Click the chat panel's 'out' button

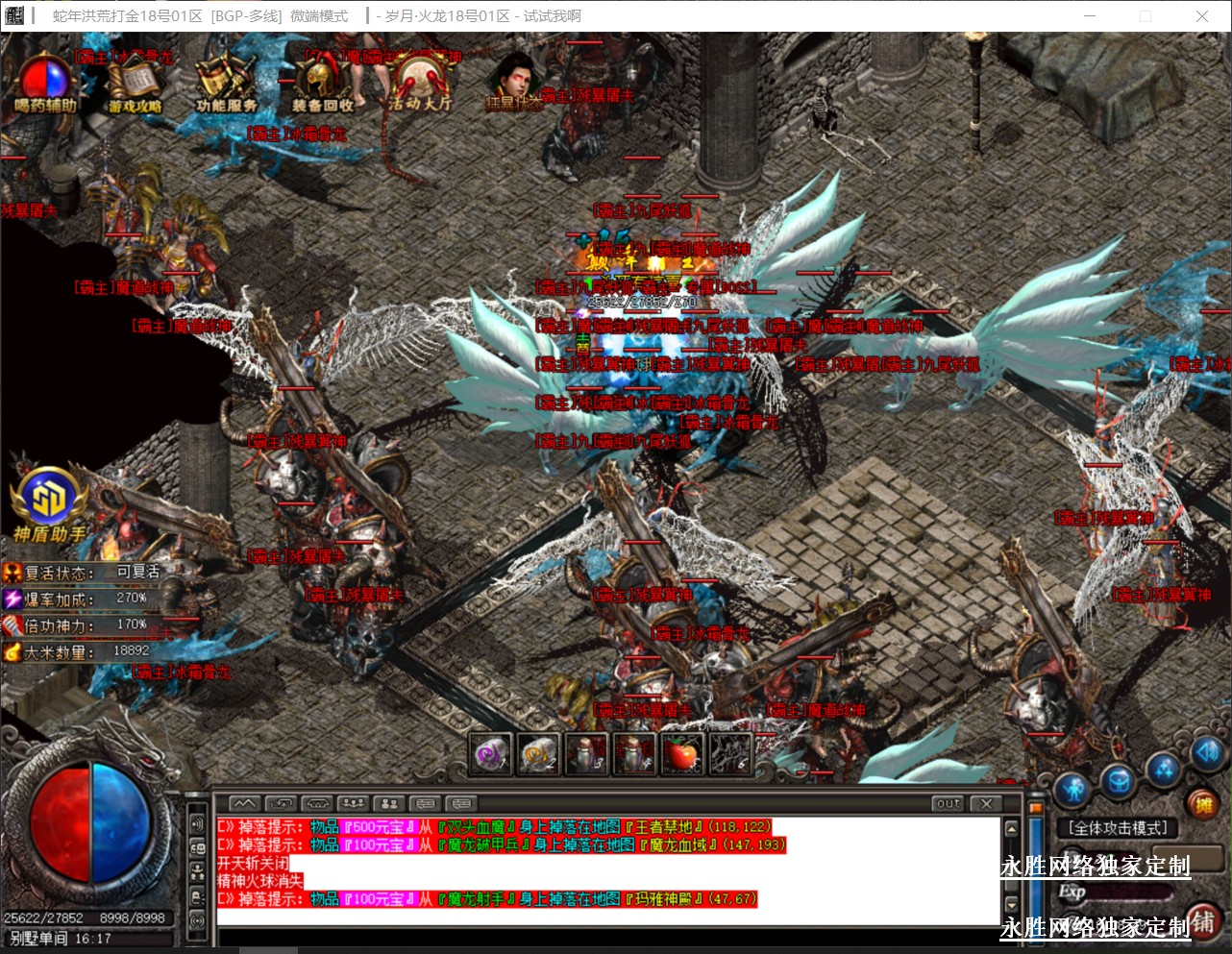tap(949, 803)
